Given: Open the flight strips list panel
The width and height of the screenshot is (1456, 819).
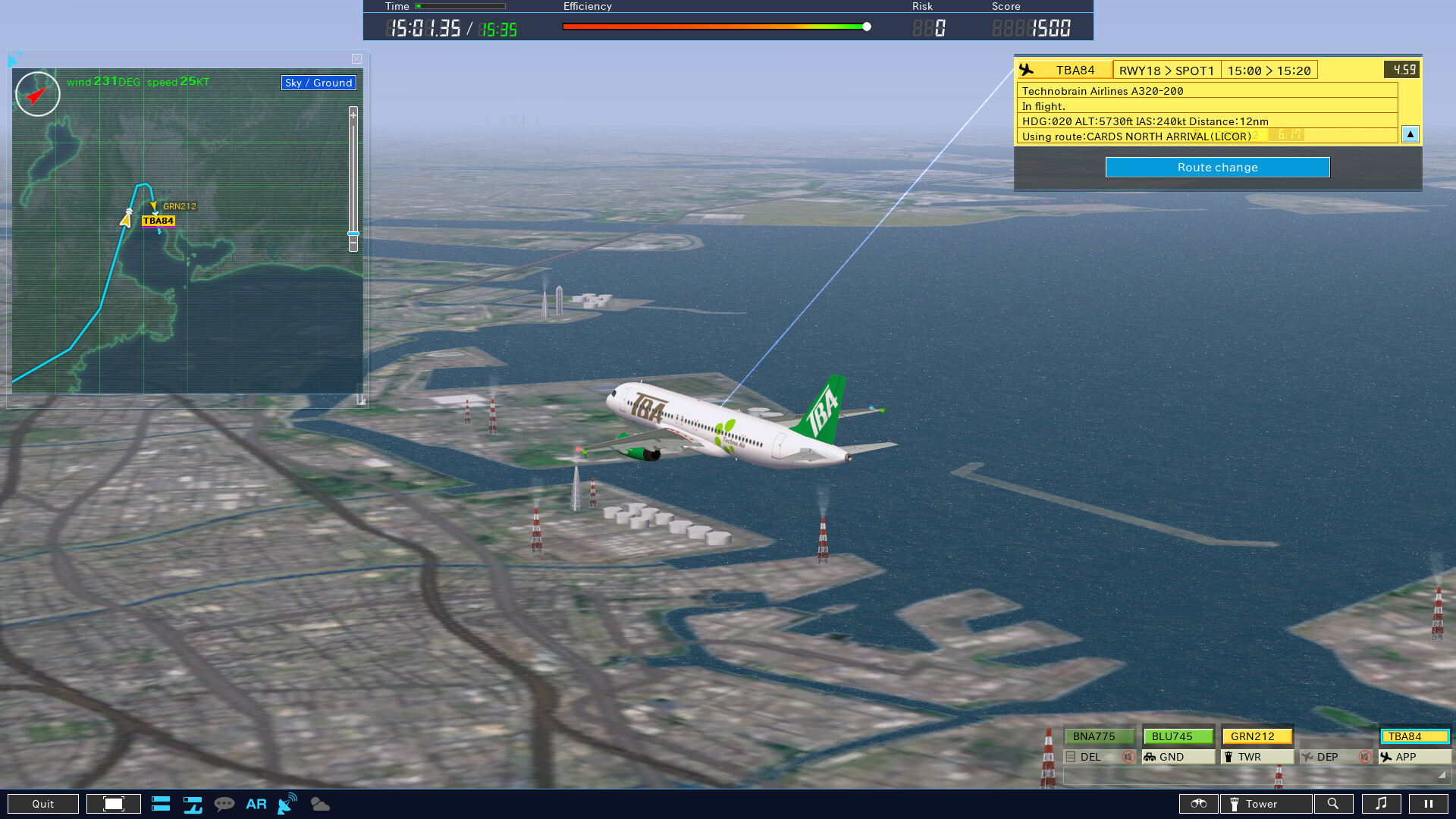Looking at the screenshot, I should (161, 804).
